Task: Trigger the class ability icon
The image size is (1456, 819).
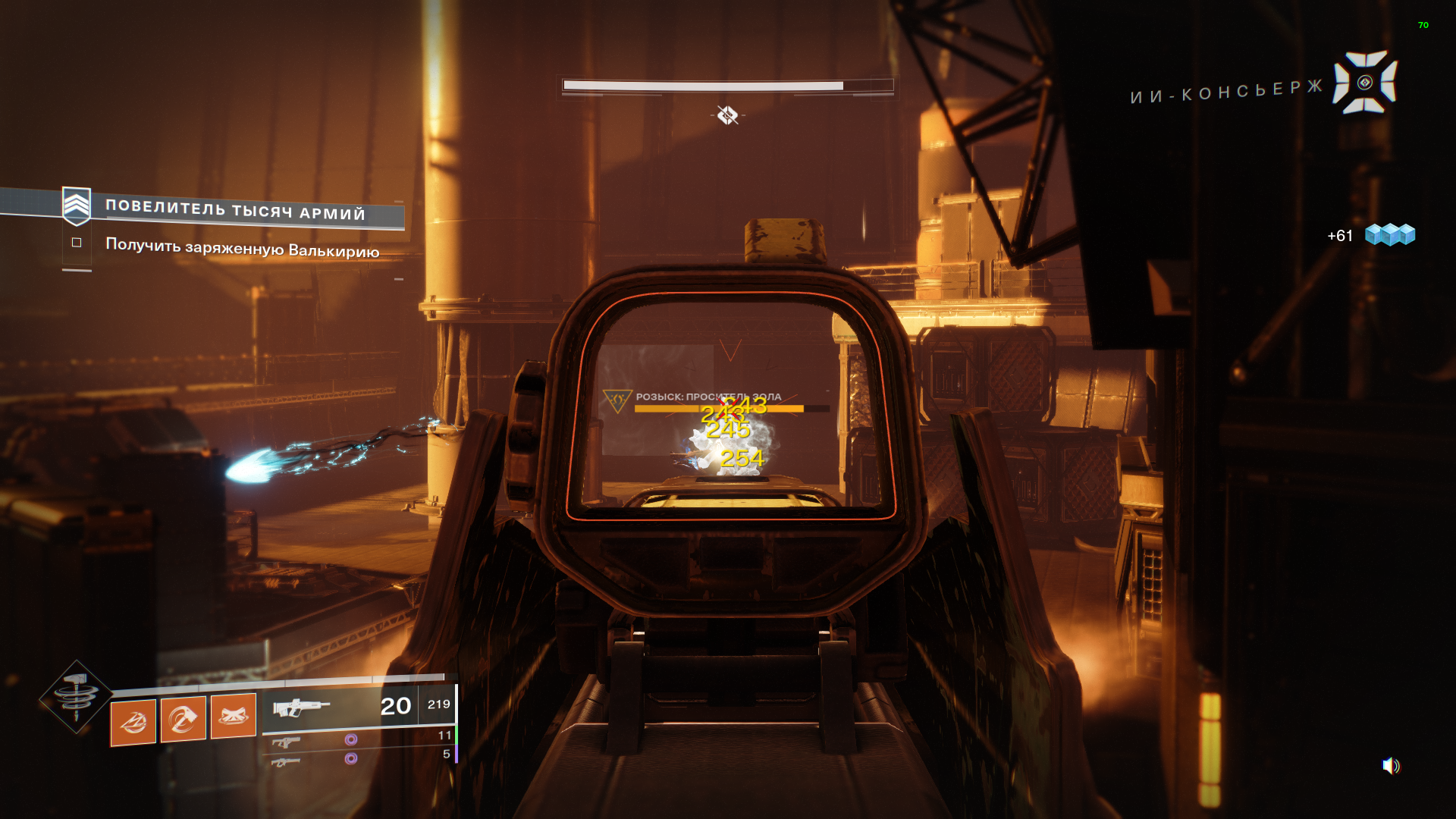Action: 233,714
